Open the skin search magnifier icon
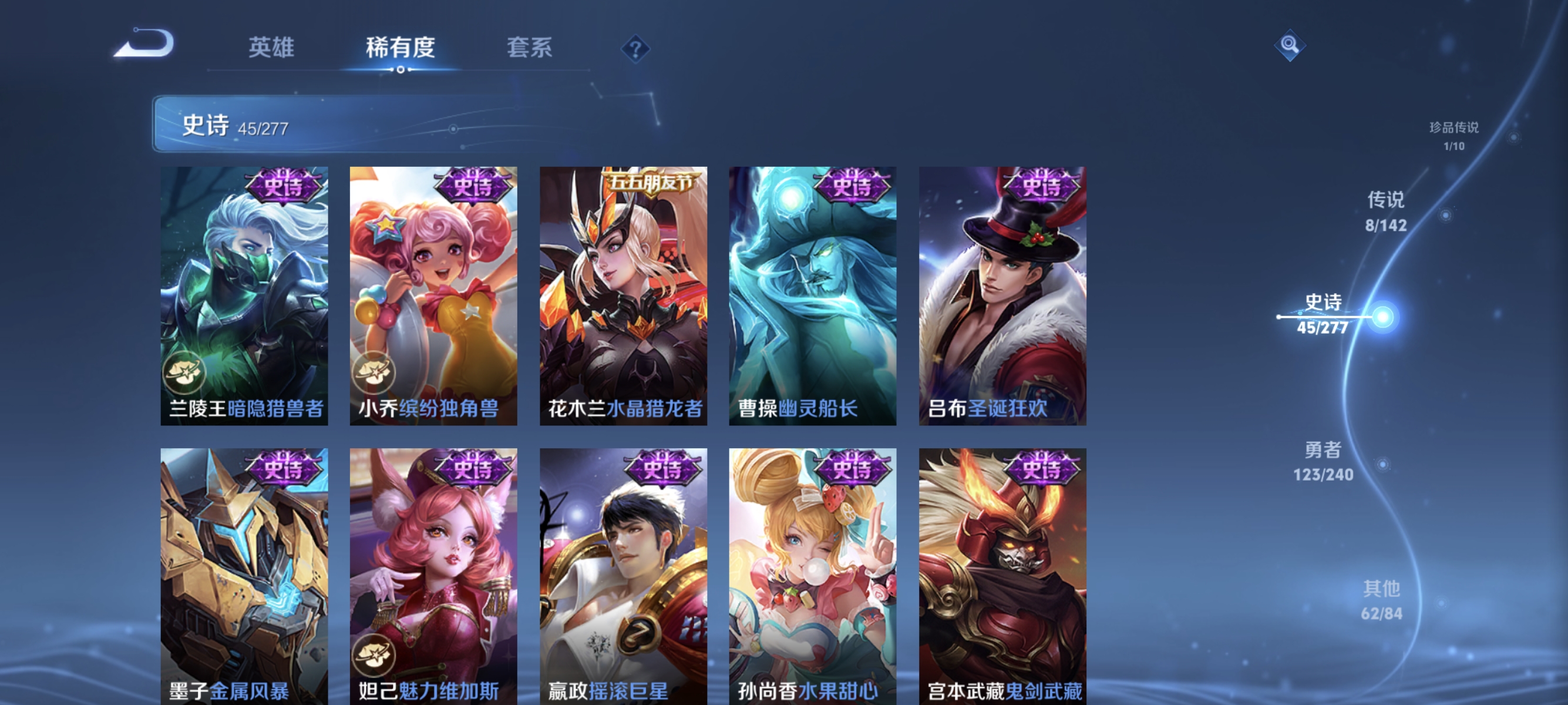1568x705 pixels. coord(1290,45)
